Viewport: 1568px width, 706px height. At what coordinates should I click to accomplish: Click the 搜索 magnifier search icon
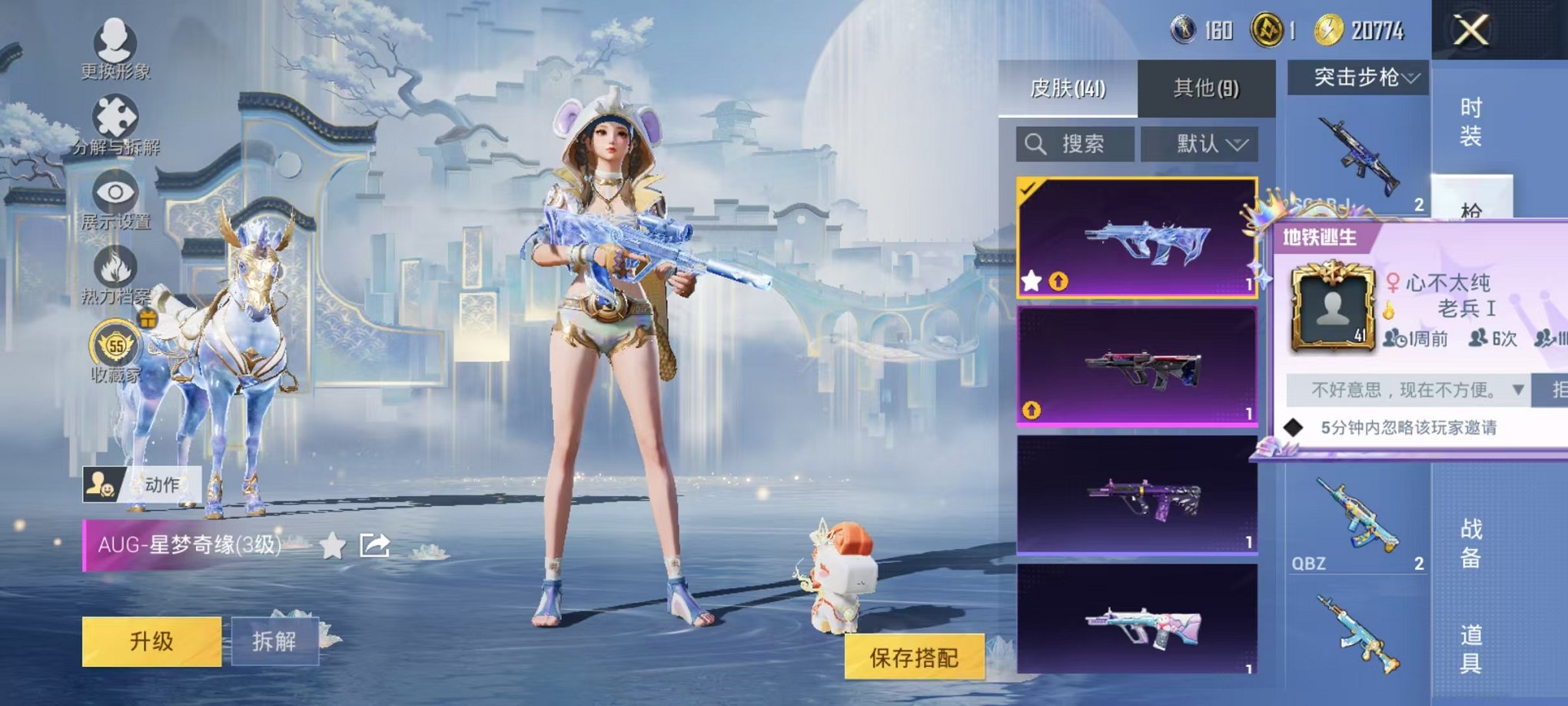coord(1037,145)
